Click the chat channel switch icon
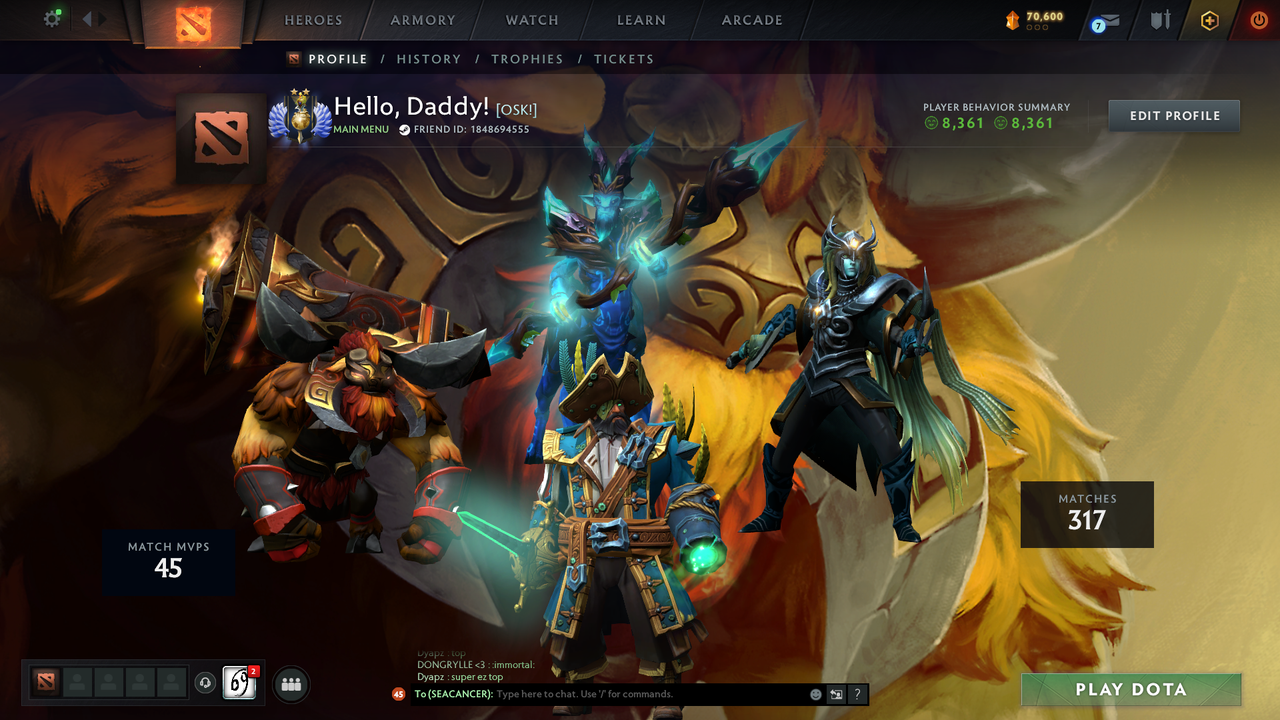1280x720 pixels. (x=836, y=694)
